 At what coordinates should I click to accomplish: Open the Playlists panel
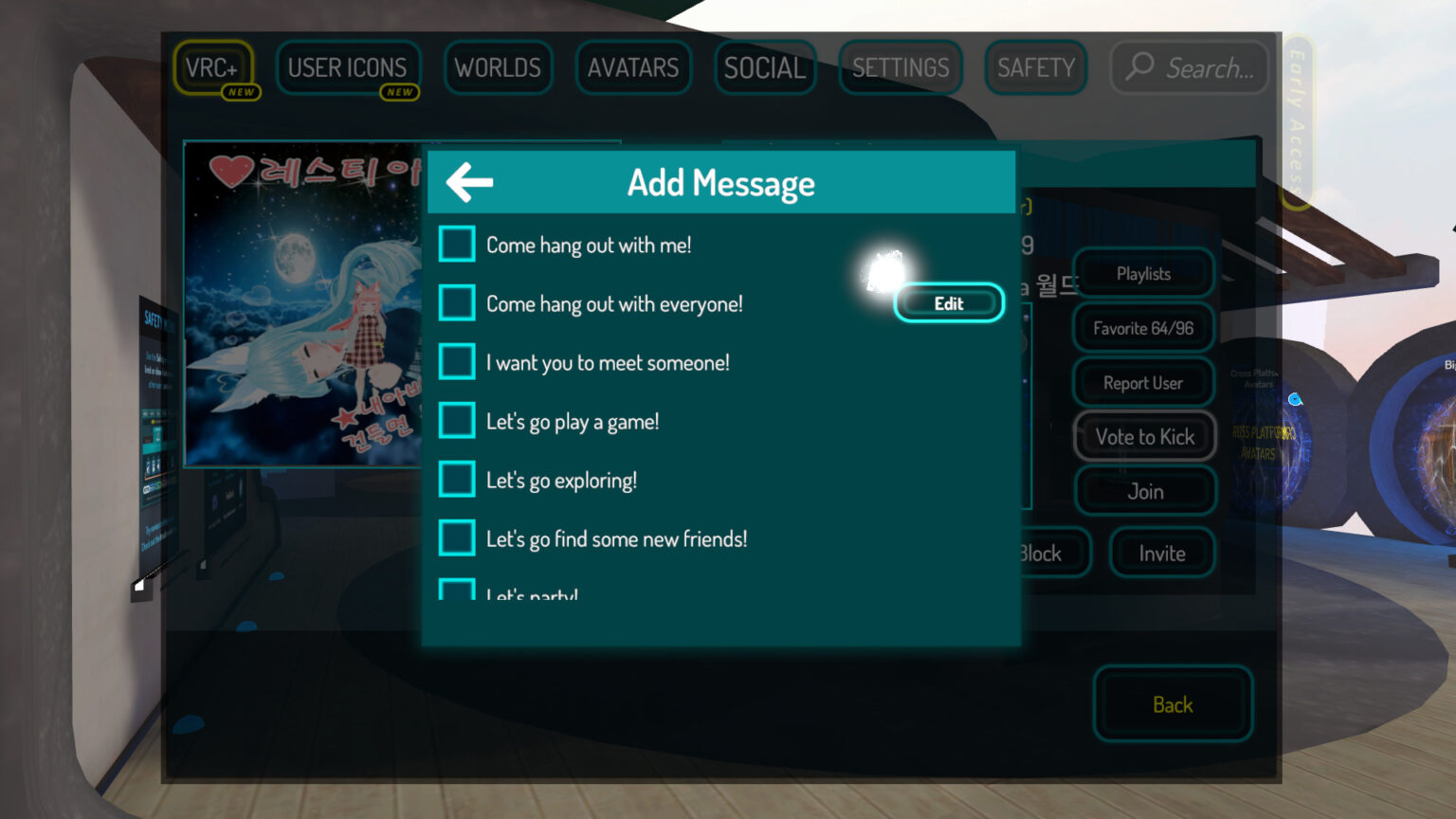1142,273
